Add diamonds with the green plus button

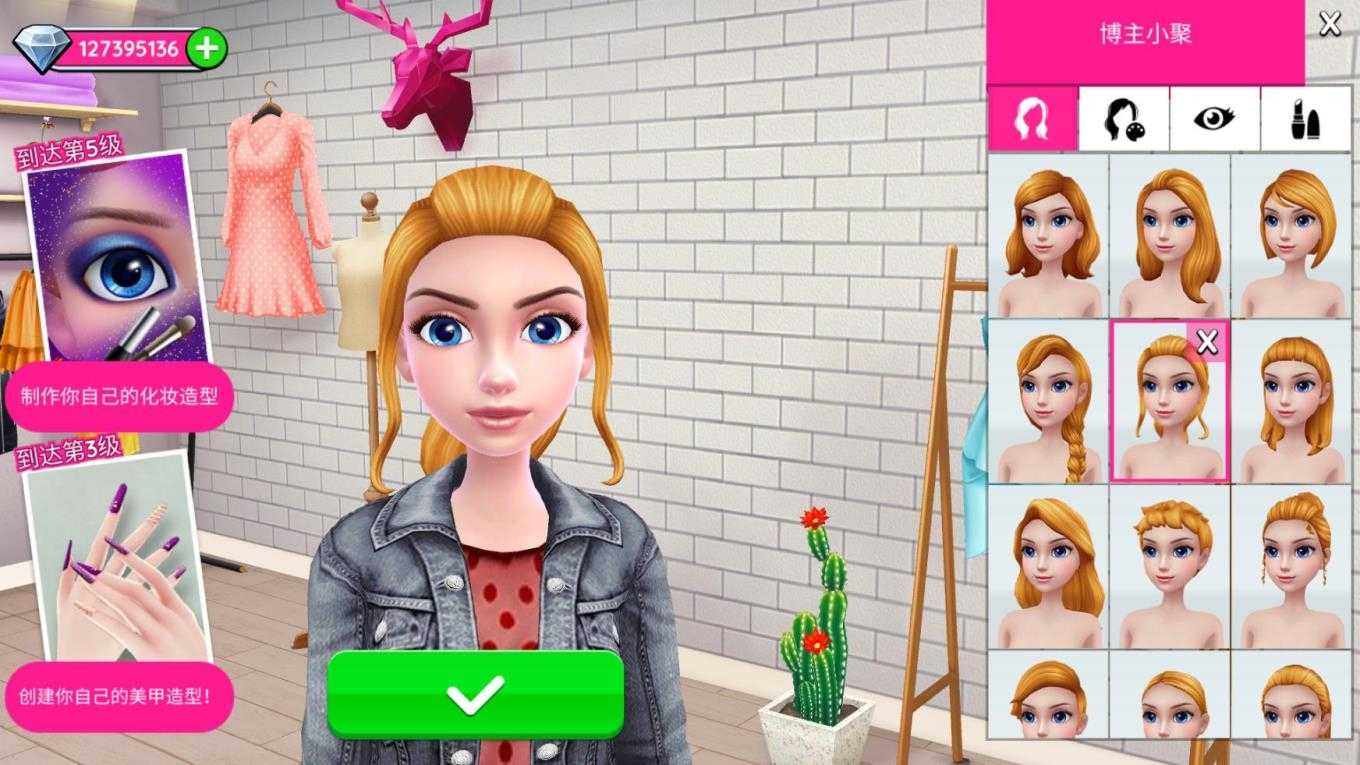[x=207, y=48]
